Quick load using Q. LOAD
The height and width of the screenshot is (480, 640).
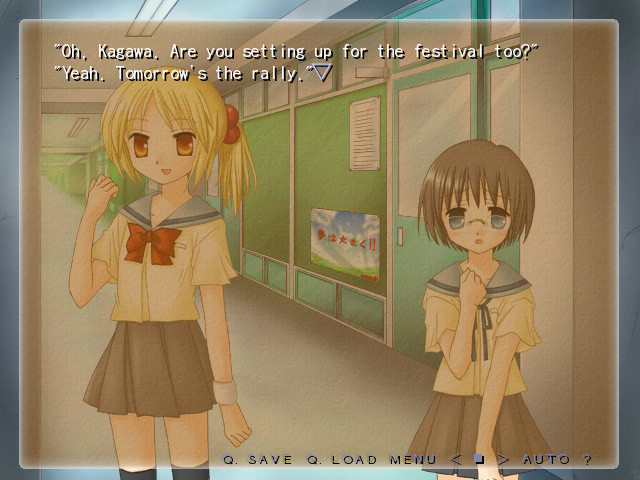click(x=342, y=459)
